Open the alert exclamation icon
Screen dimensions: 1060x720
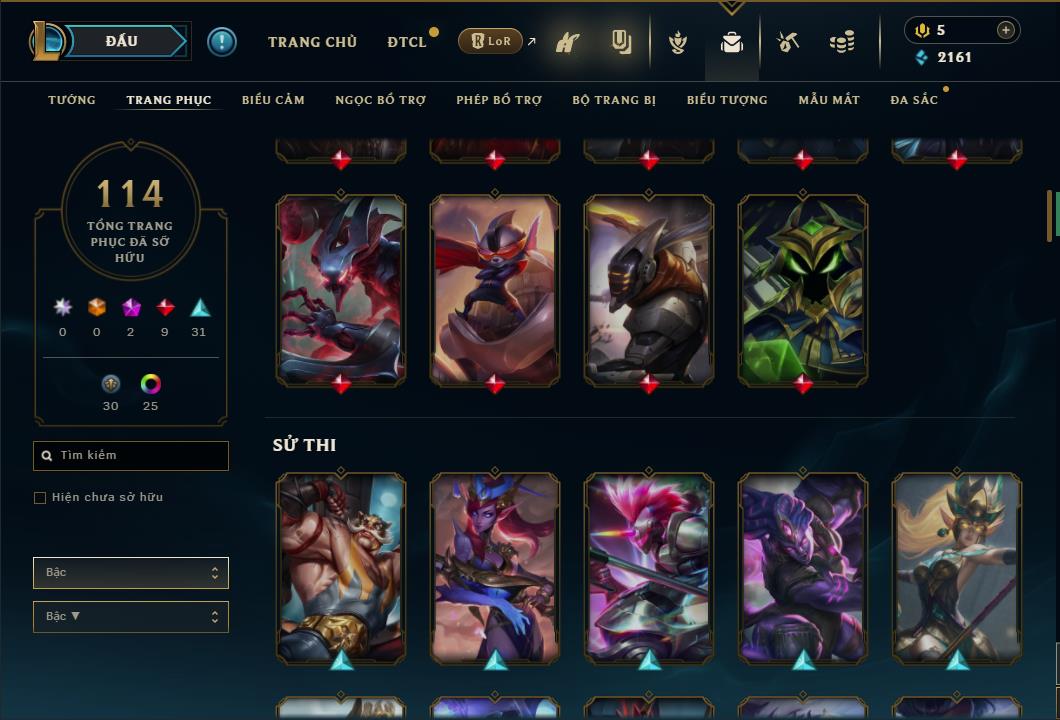(222, 42)
